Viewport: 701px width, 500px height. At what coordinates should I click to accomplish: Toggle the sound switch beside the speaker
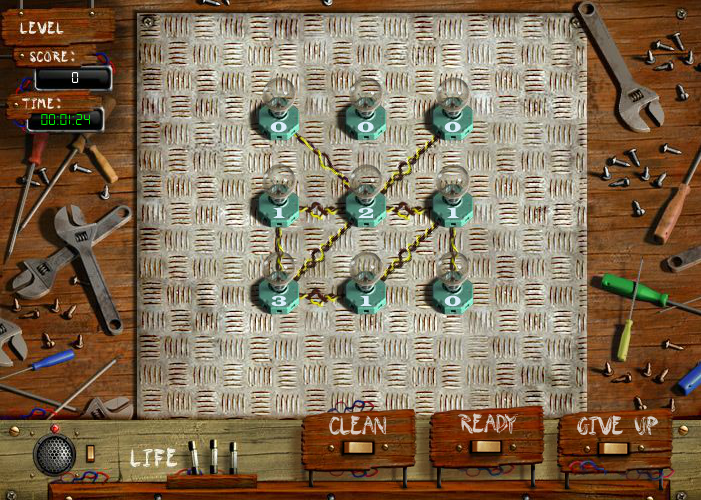click(x=90, y=453)
